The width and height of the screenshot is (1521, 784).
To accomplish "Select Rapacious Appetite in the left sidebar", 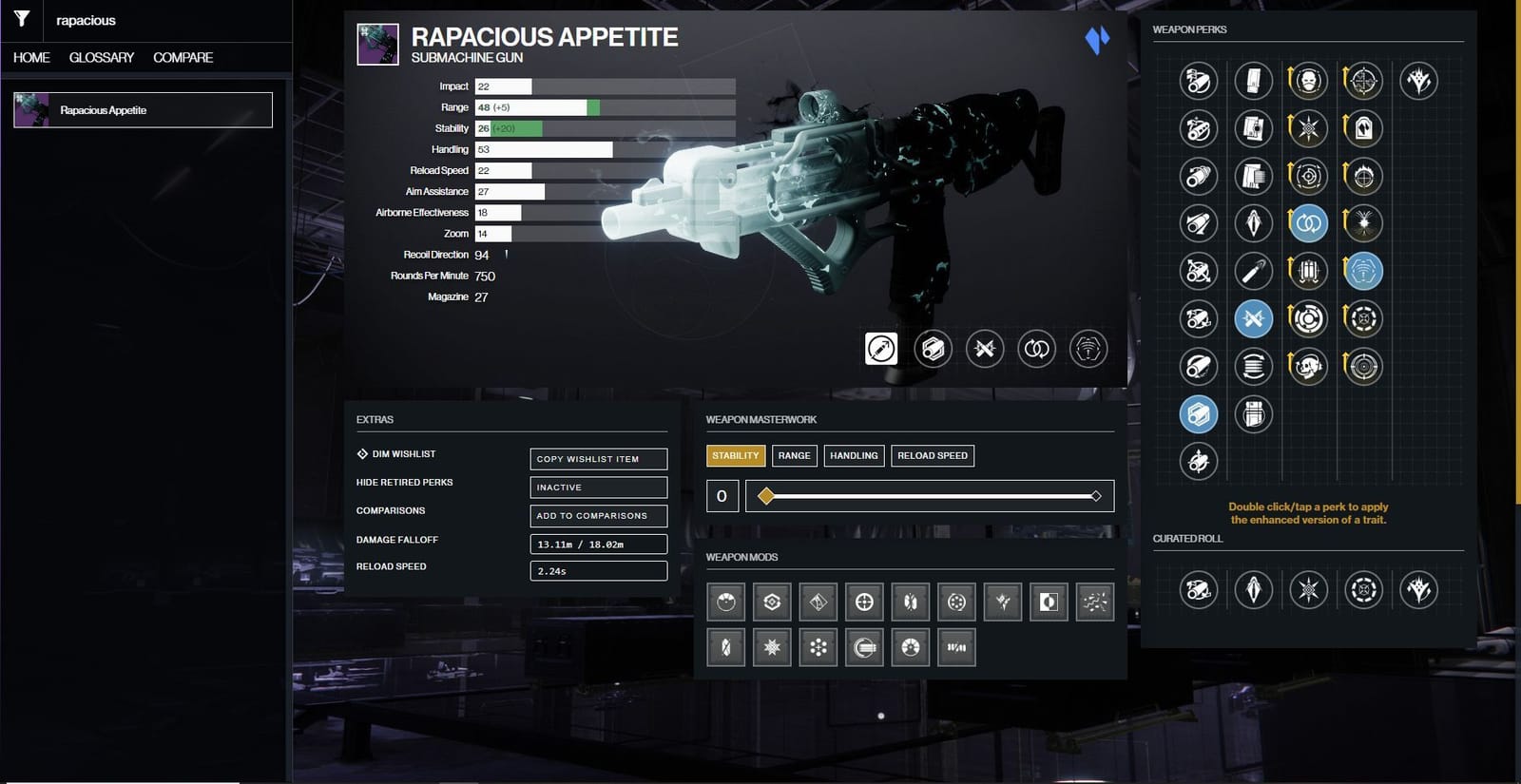I will [x=141, y=109].
